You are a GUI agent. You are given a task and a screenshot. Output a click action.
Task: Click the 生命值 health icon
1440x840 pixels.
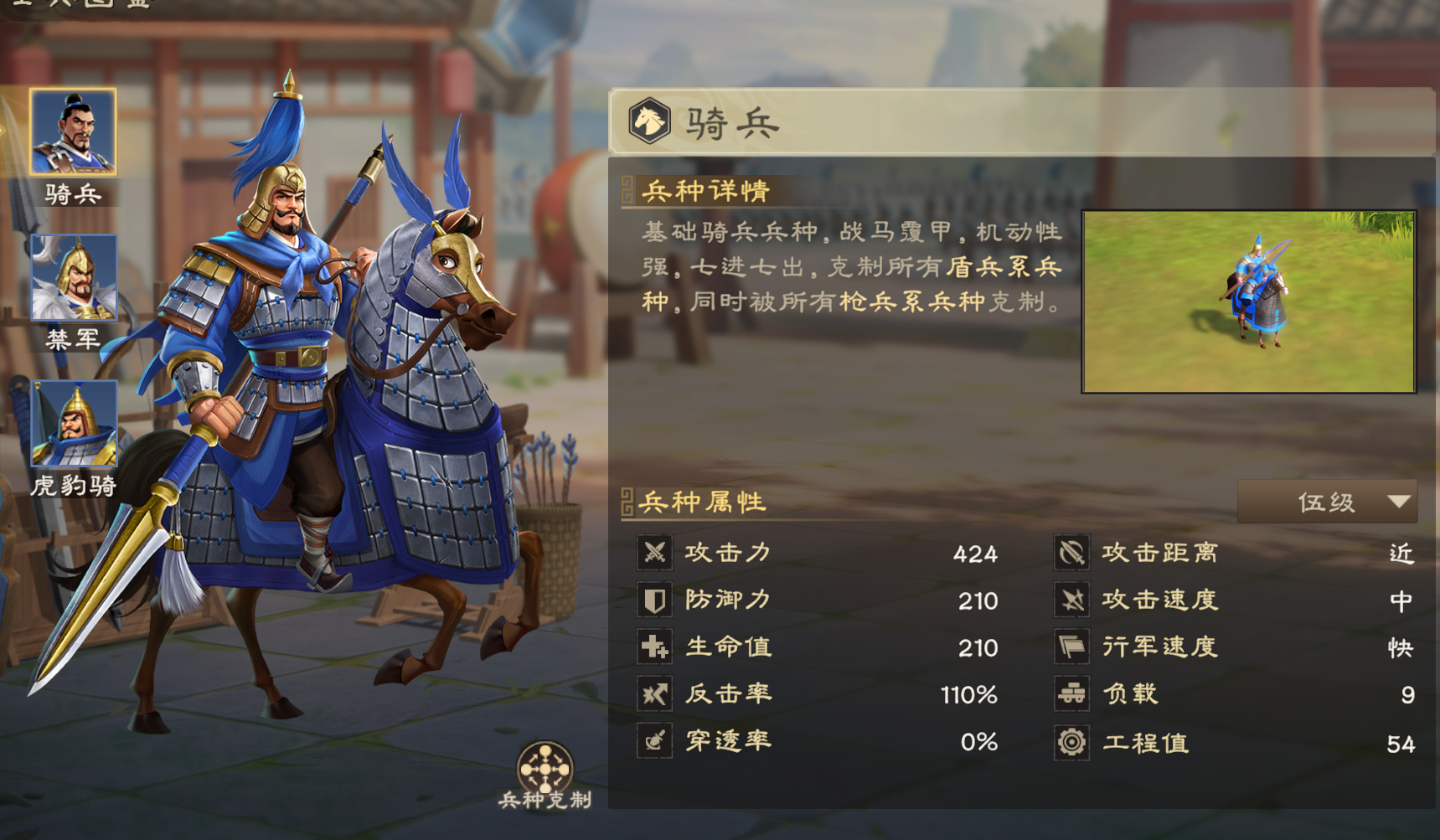point(656,647)
